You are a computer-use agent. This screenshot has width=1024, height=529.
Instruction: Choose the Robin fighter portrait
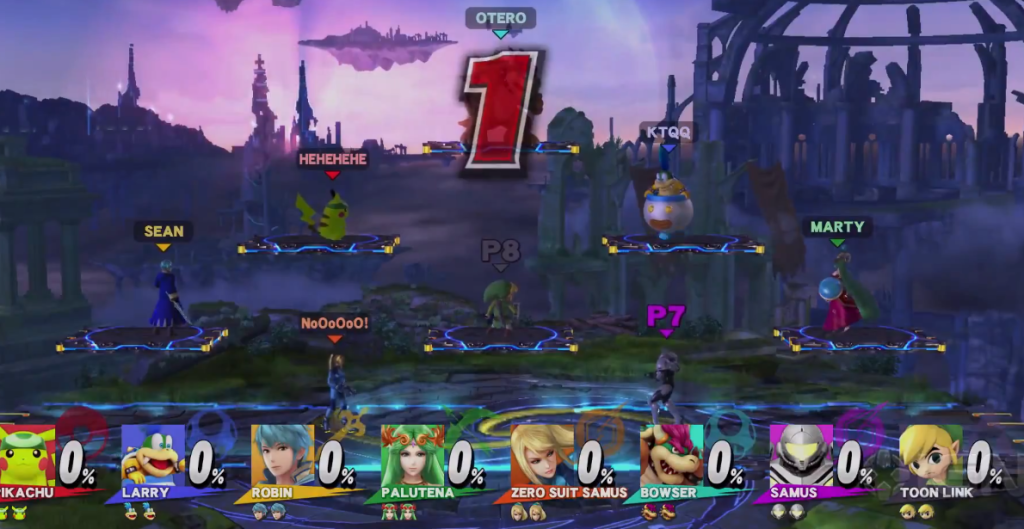point(282,456)
